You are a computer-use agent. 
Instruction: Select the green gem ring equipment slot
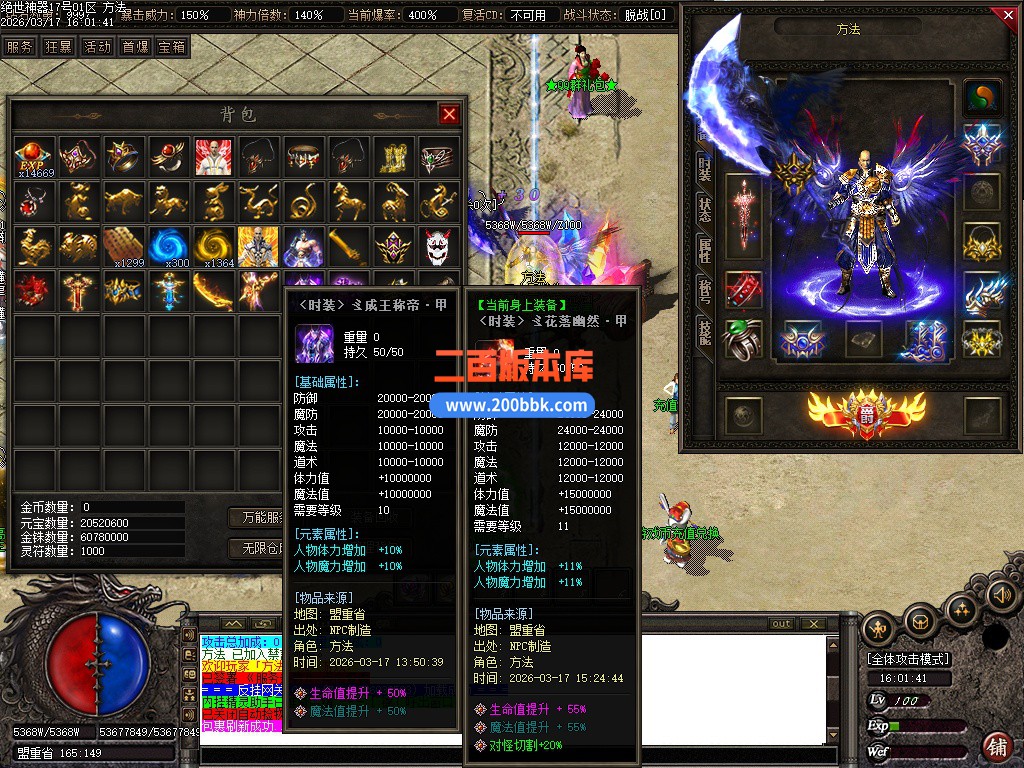click(743, 338)
